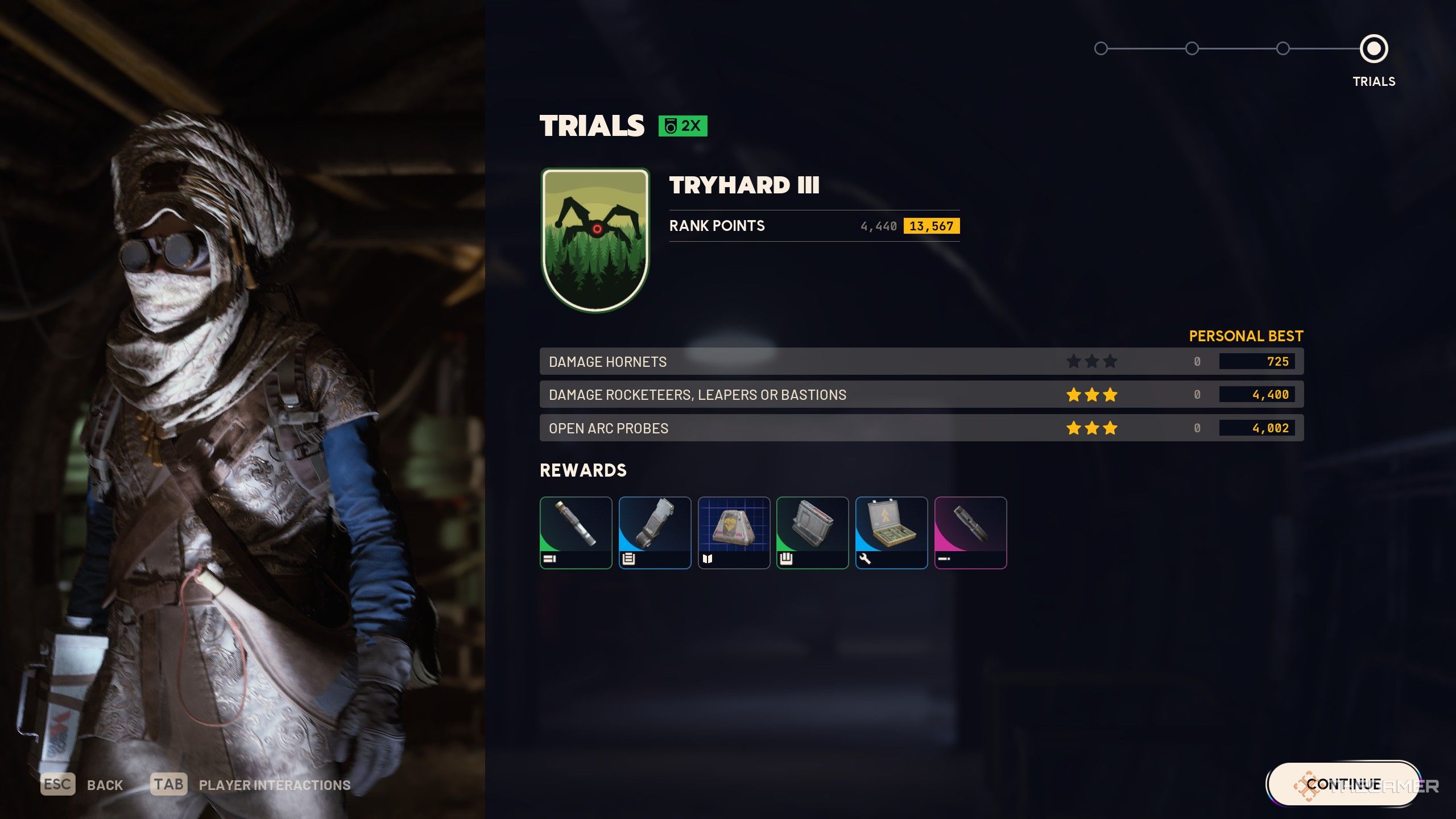This screenshot has height=819, width=1456.
Task: Select the blue angled magazine reward
Action: pos(655,532)
